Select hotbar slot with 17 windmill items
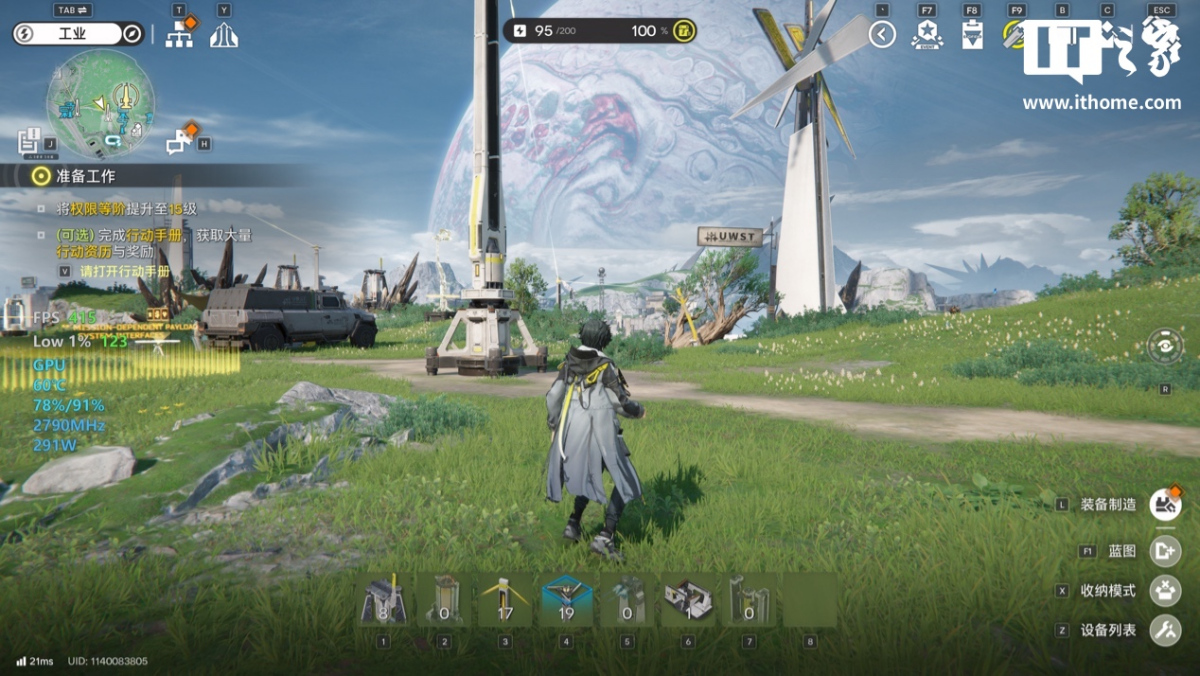 click(505, 602)
